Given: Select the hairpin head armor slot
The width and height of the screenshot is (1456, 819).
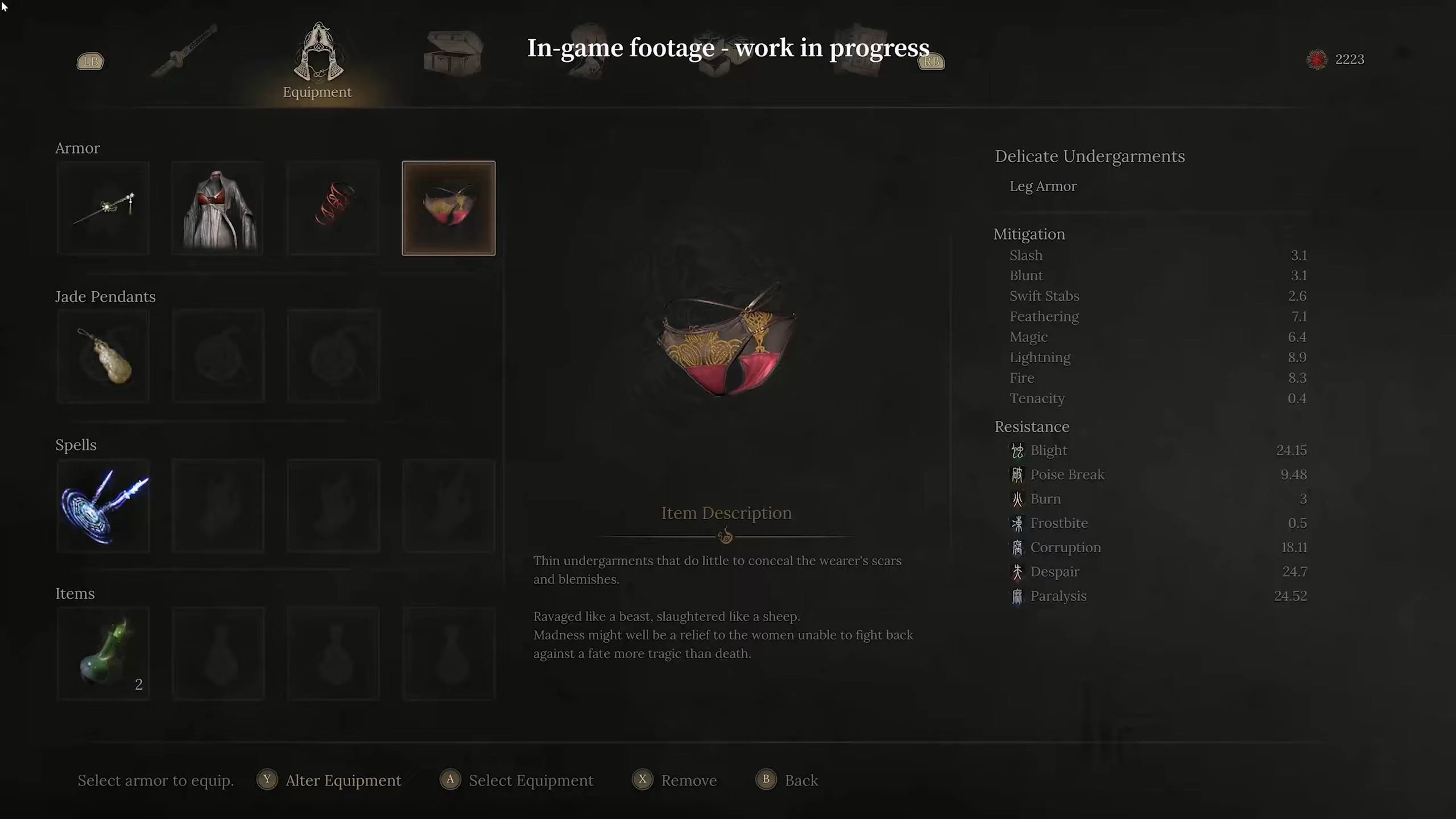Looking at the screenshot, I should pyautogui.click(x=103, y=208).
